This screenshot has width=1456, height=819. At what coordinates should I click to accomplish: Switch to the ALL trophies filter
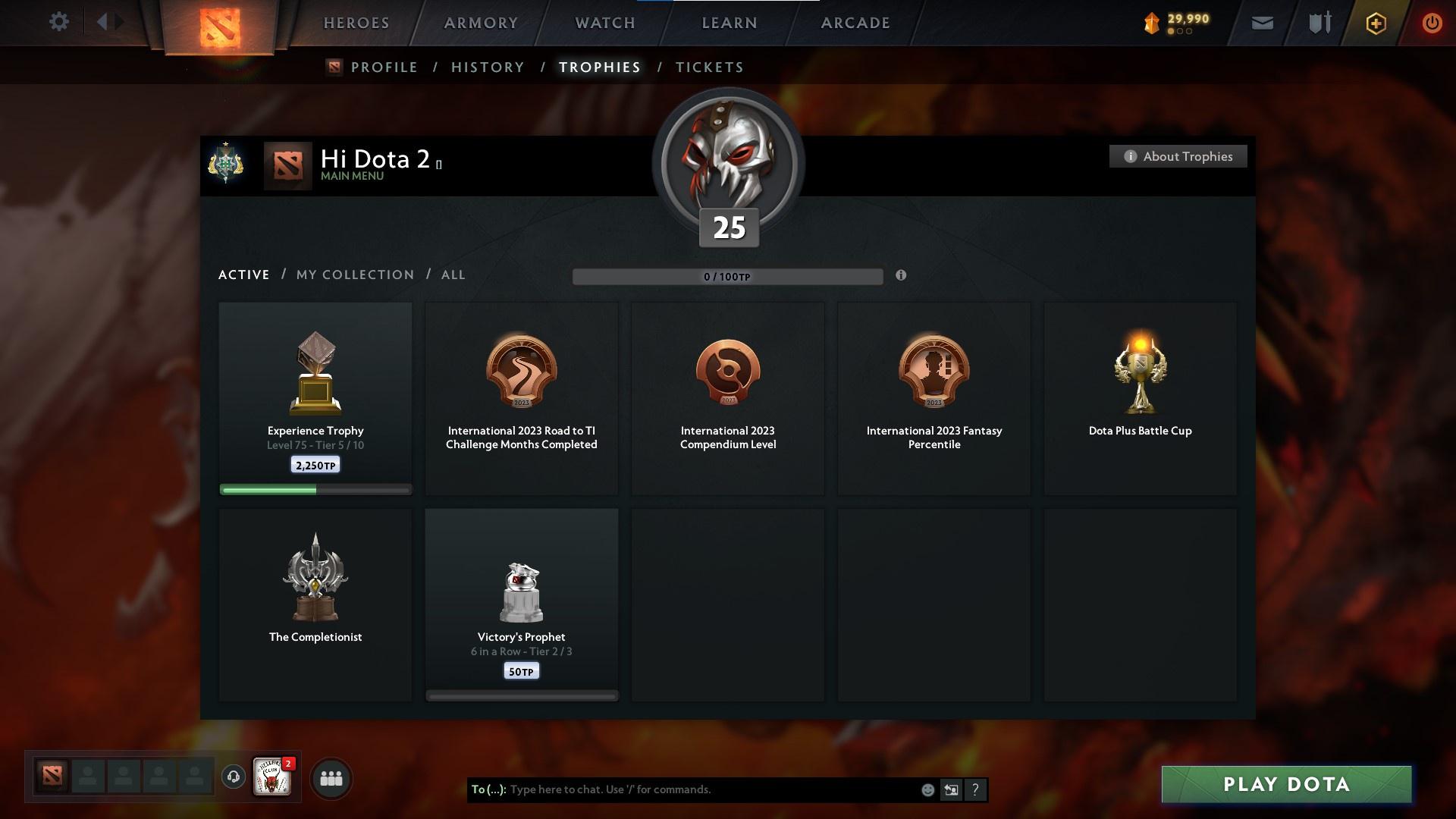(453, 275)
